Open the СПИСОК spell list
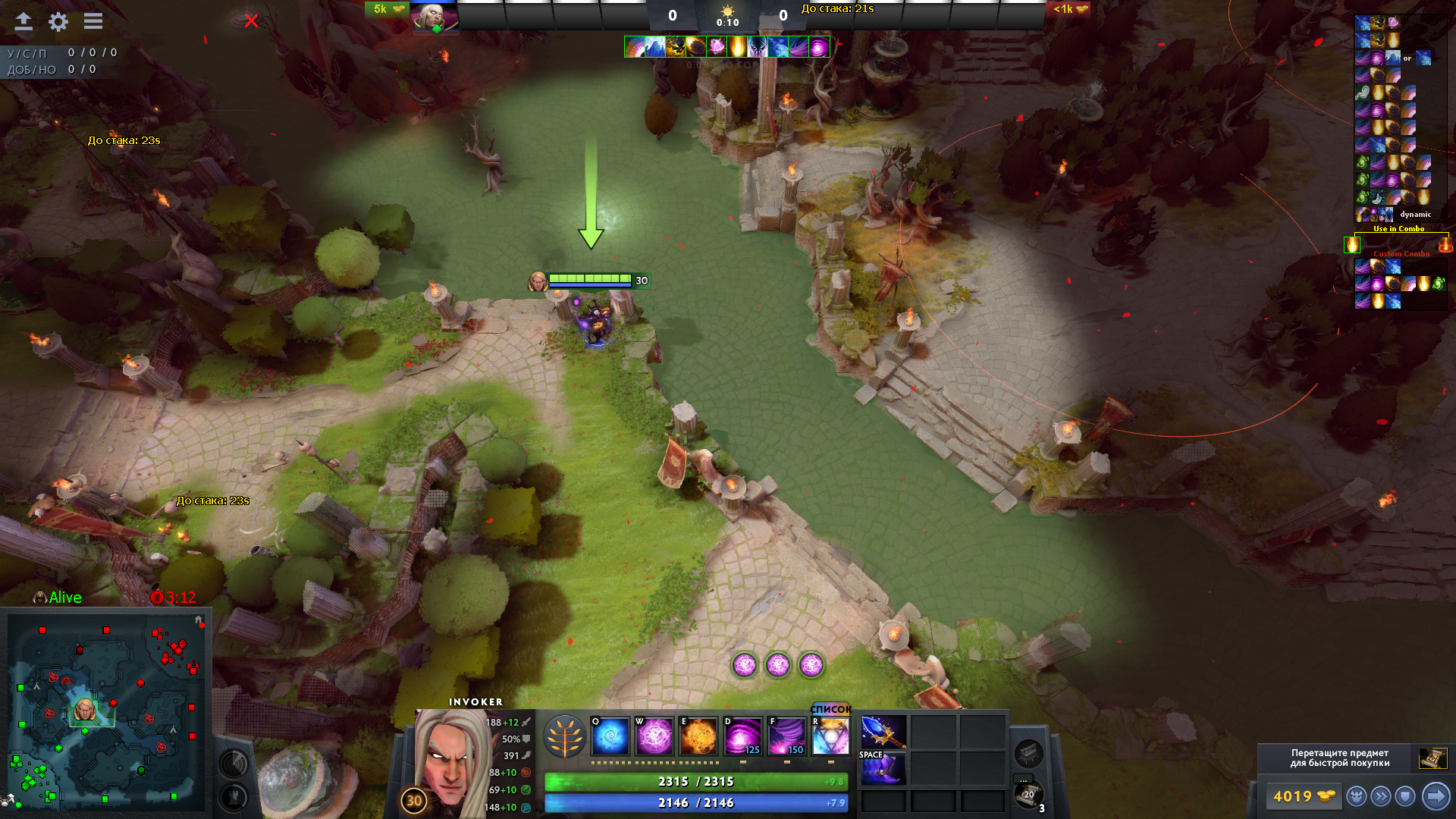This screenshot has height=819, width=1456. [831, 709]
